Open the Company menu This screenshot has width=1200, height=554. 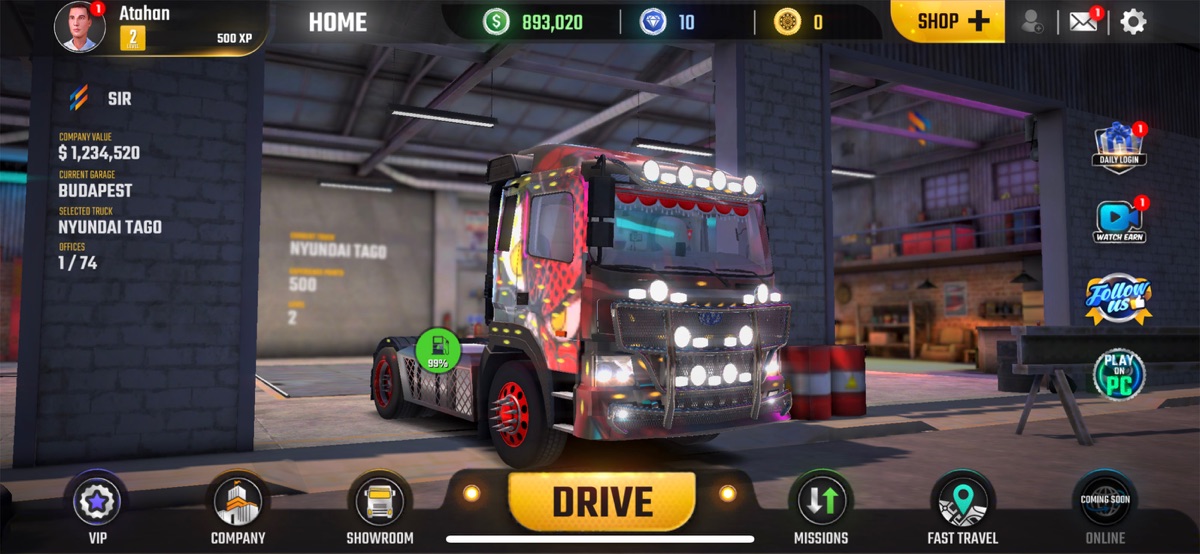[238, 502]
